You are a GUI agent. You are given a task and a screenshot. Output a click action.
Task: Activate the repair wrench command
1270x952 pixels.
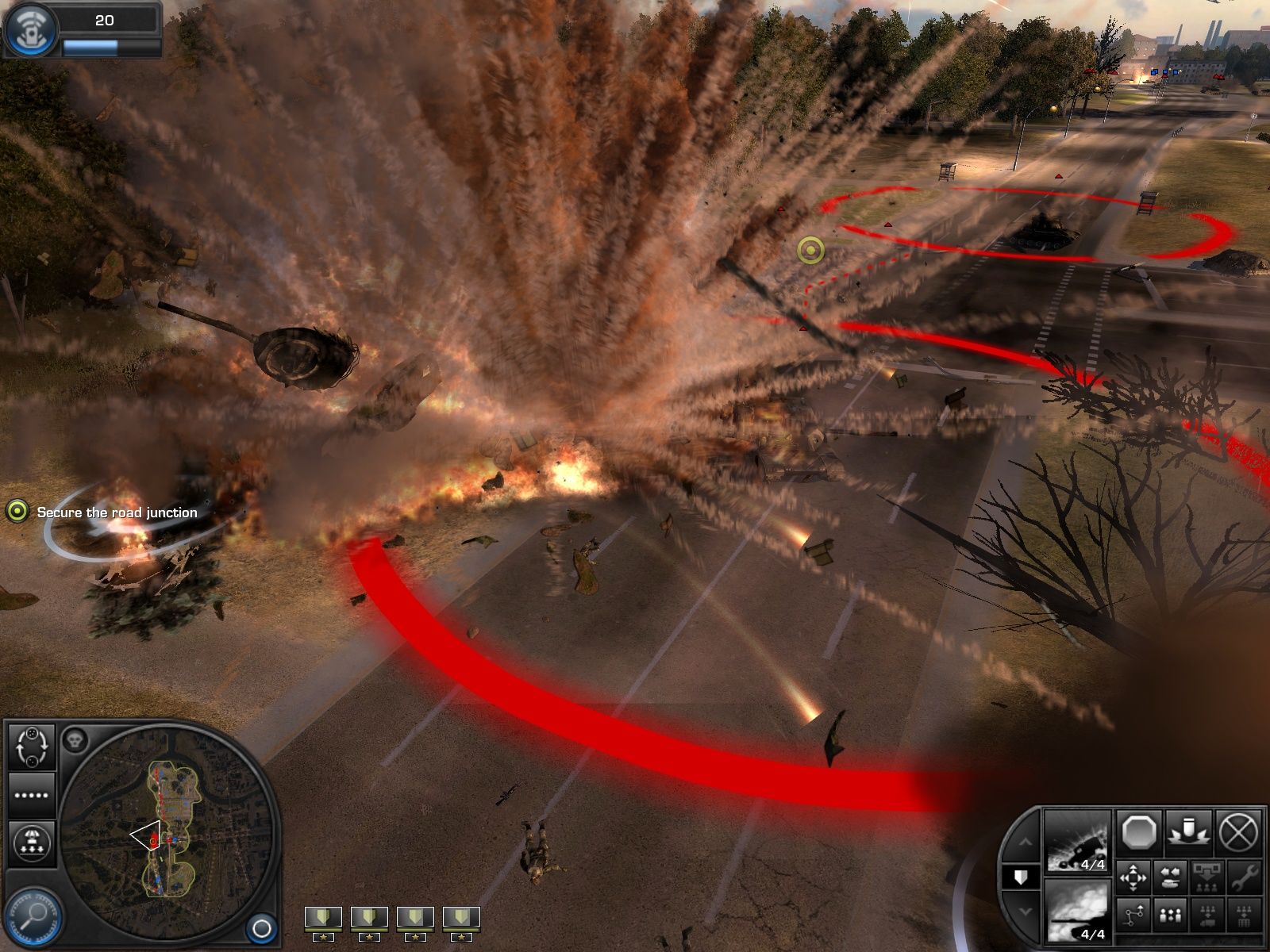pyautogui.click(x=1245, y=877)
